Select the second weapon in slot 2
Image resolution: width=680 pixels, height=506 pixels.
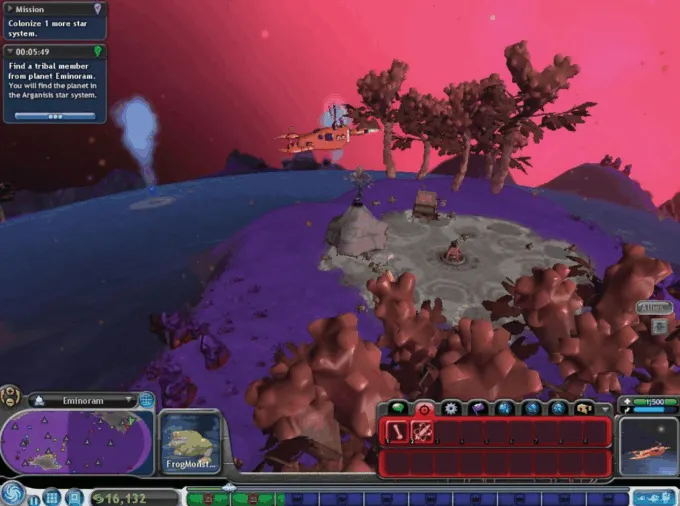[422, 432]
